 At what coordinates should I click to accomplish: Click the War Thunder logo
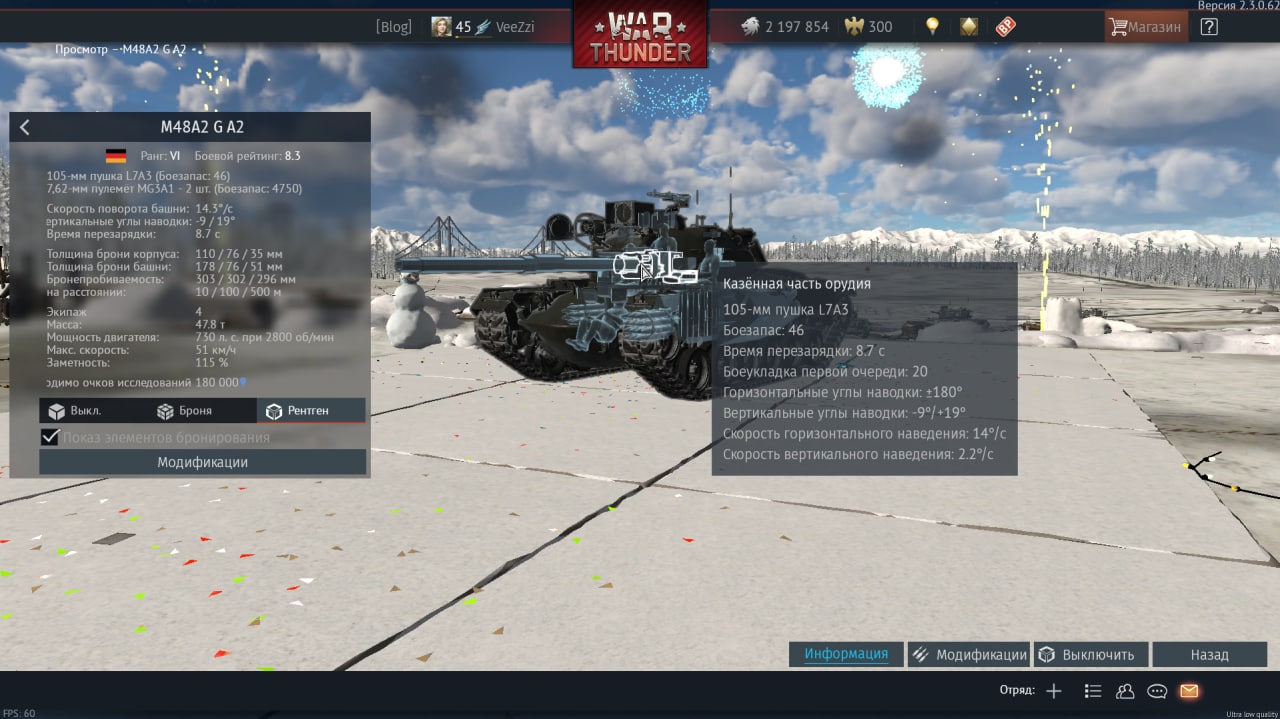click(640, 36)
